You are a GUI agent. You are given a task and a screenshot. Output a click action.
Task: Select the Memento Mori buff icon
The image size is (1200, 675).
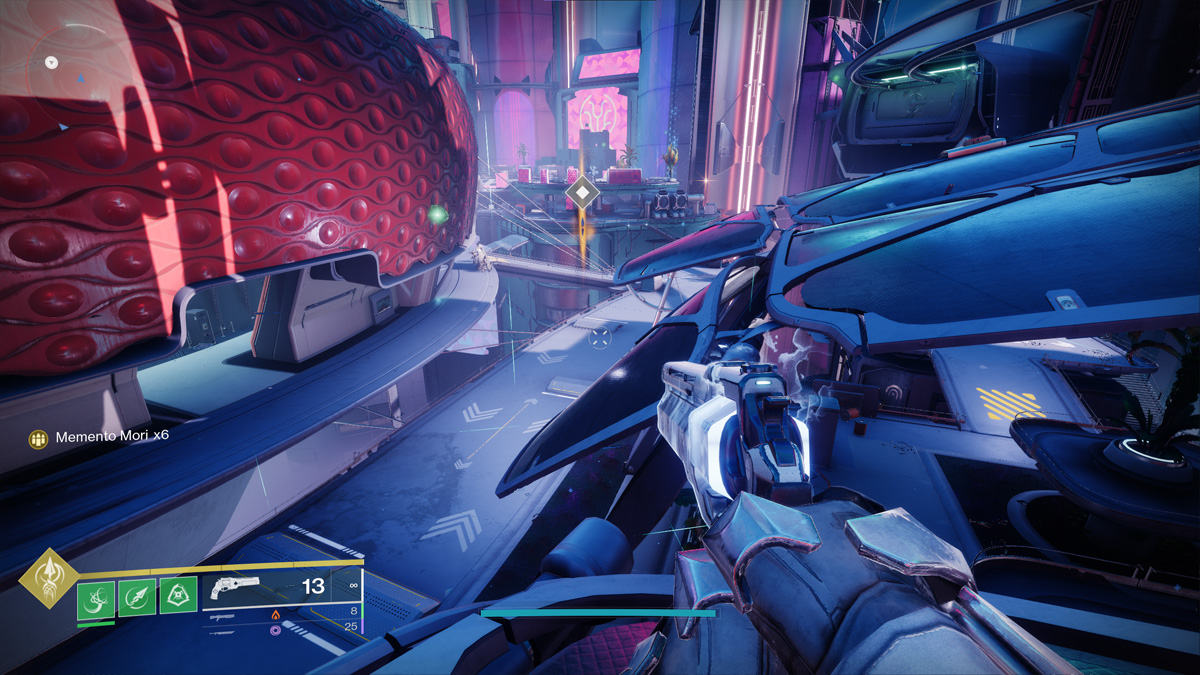38,438
